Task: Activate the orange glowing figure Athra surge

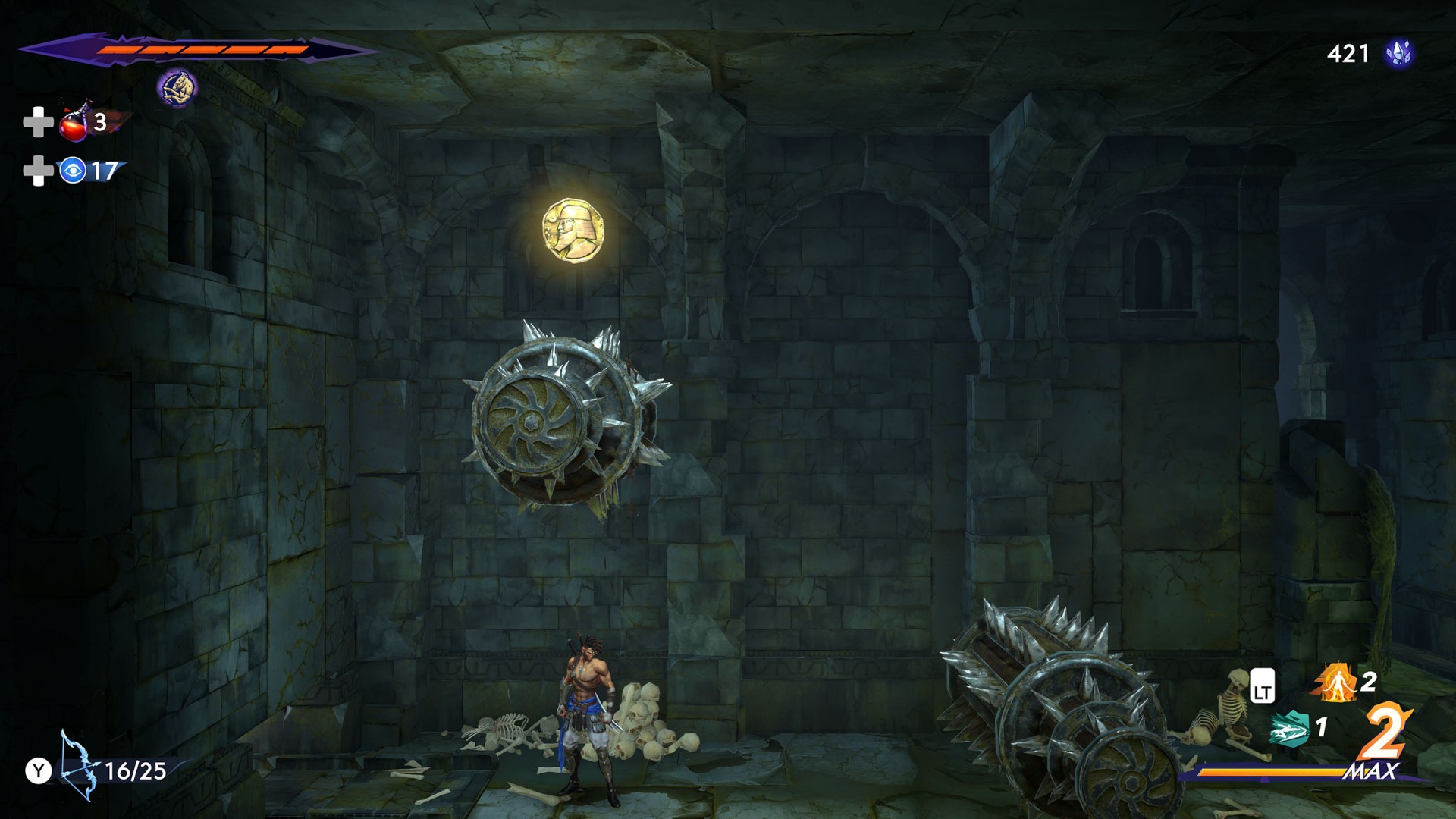Action: click(x=1336, y=682)
